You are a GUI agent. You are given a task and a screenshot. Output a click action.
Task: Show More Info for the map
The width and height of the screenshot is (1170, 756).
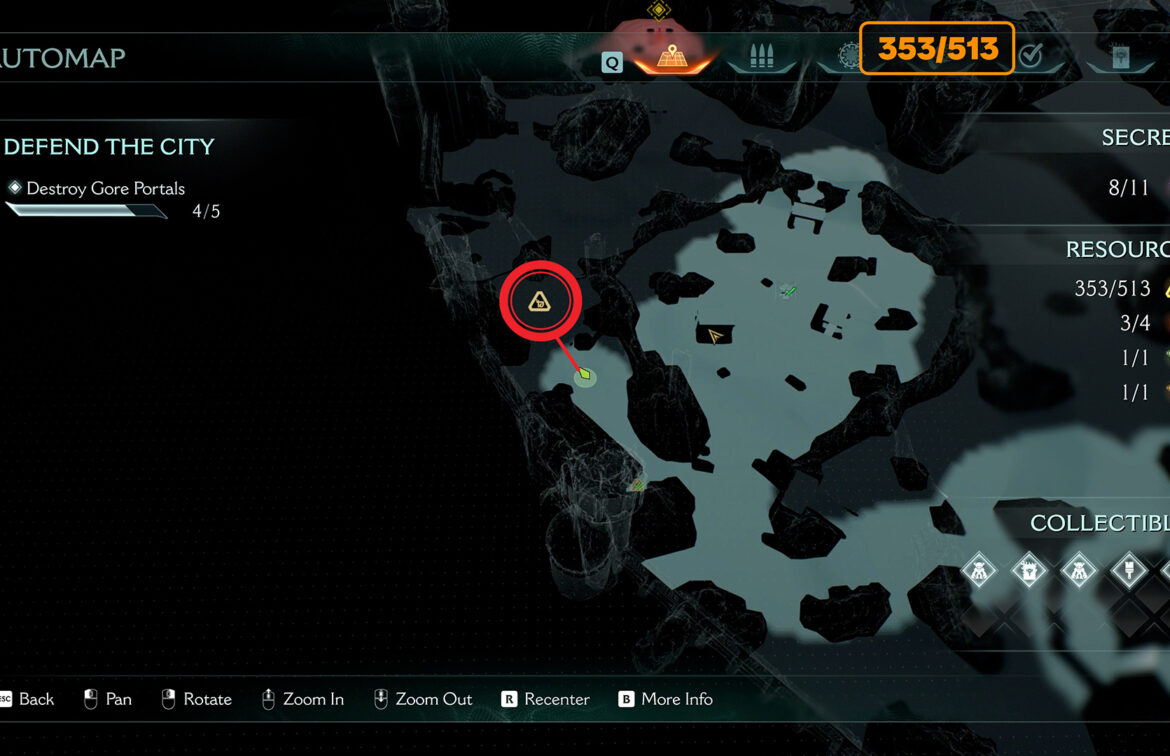(665, 699)
